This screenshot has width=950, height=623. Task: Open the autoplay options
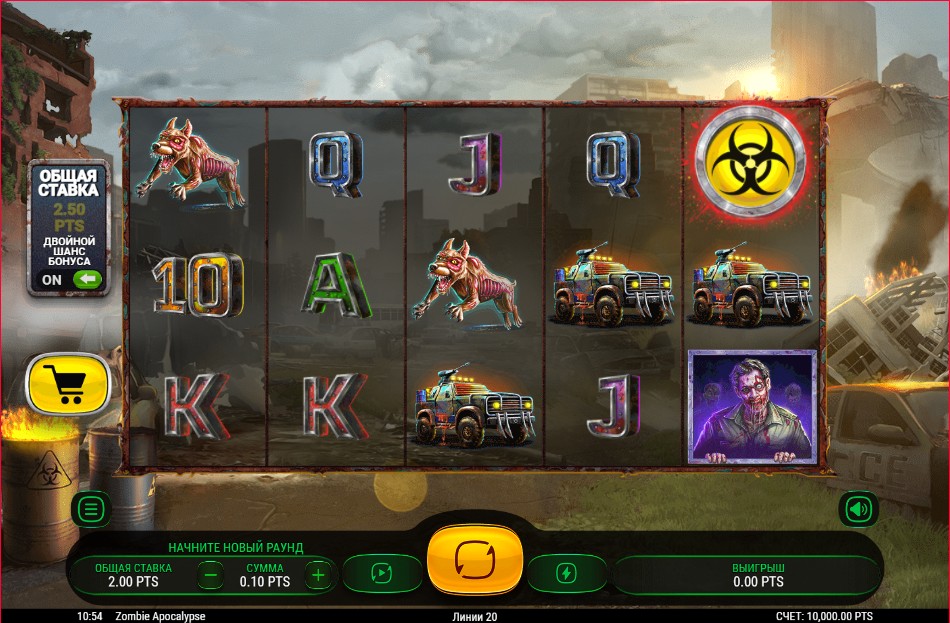click(x=381, y=573)
